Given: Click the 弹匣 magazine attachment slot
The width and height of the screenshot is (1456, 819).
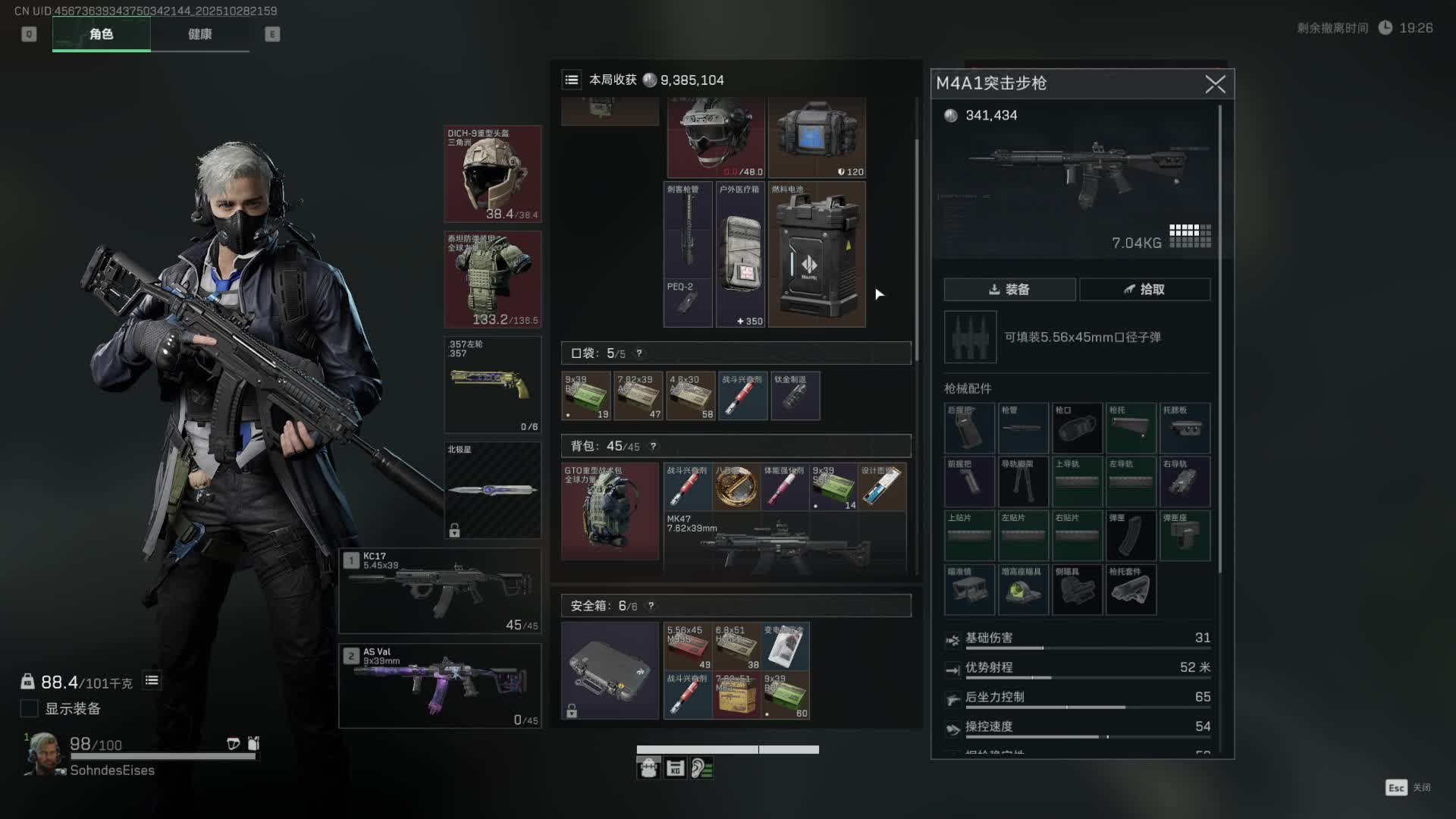Looking at the screenshot, I should click(x=1131, y=535).
